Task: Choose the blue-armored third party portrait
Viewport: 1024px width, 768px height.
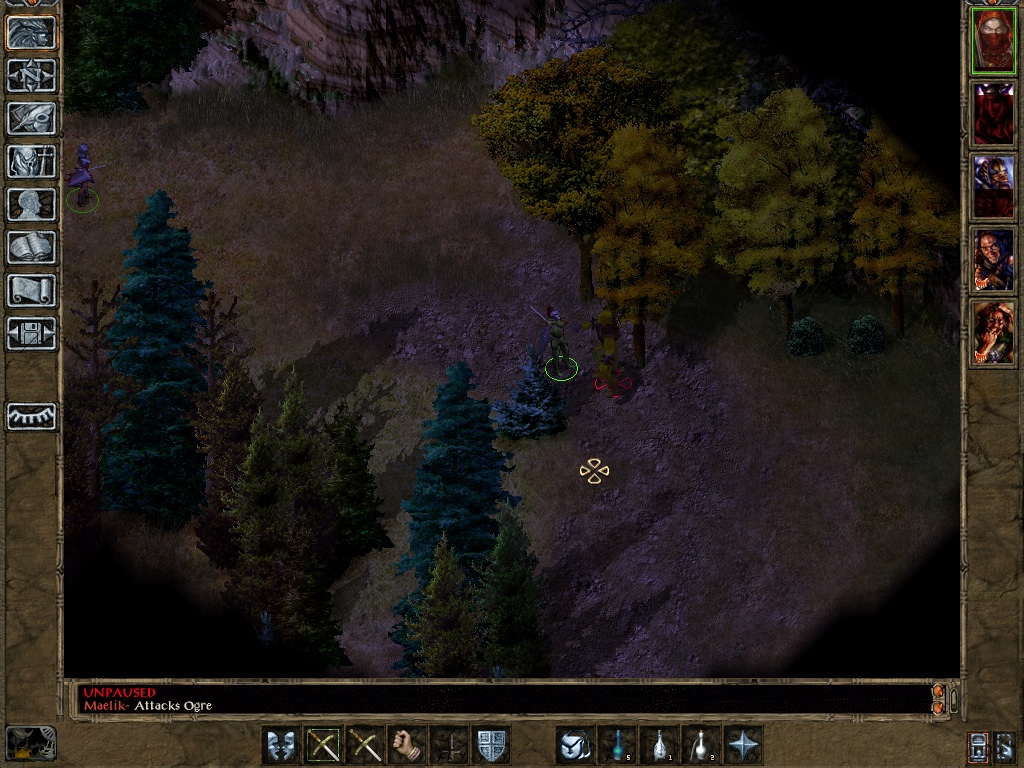Action: 993,187
